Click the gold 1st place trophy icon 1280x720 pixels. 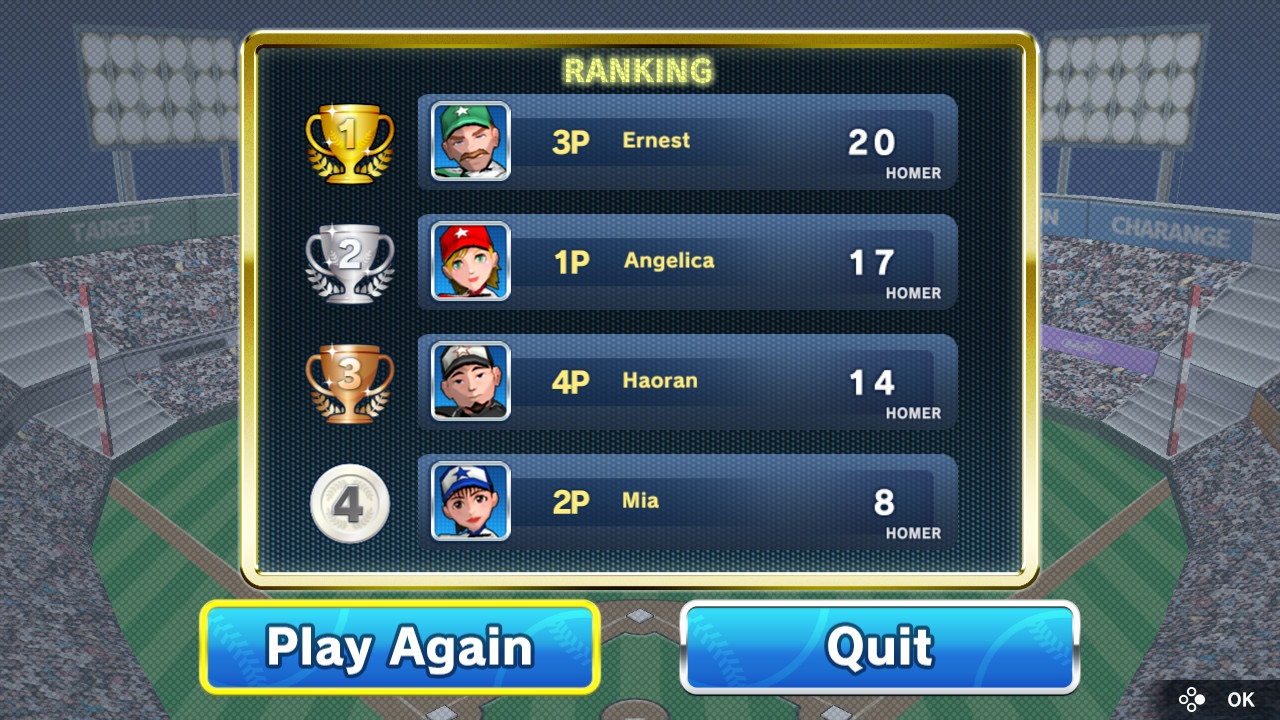tap(349, 140)
